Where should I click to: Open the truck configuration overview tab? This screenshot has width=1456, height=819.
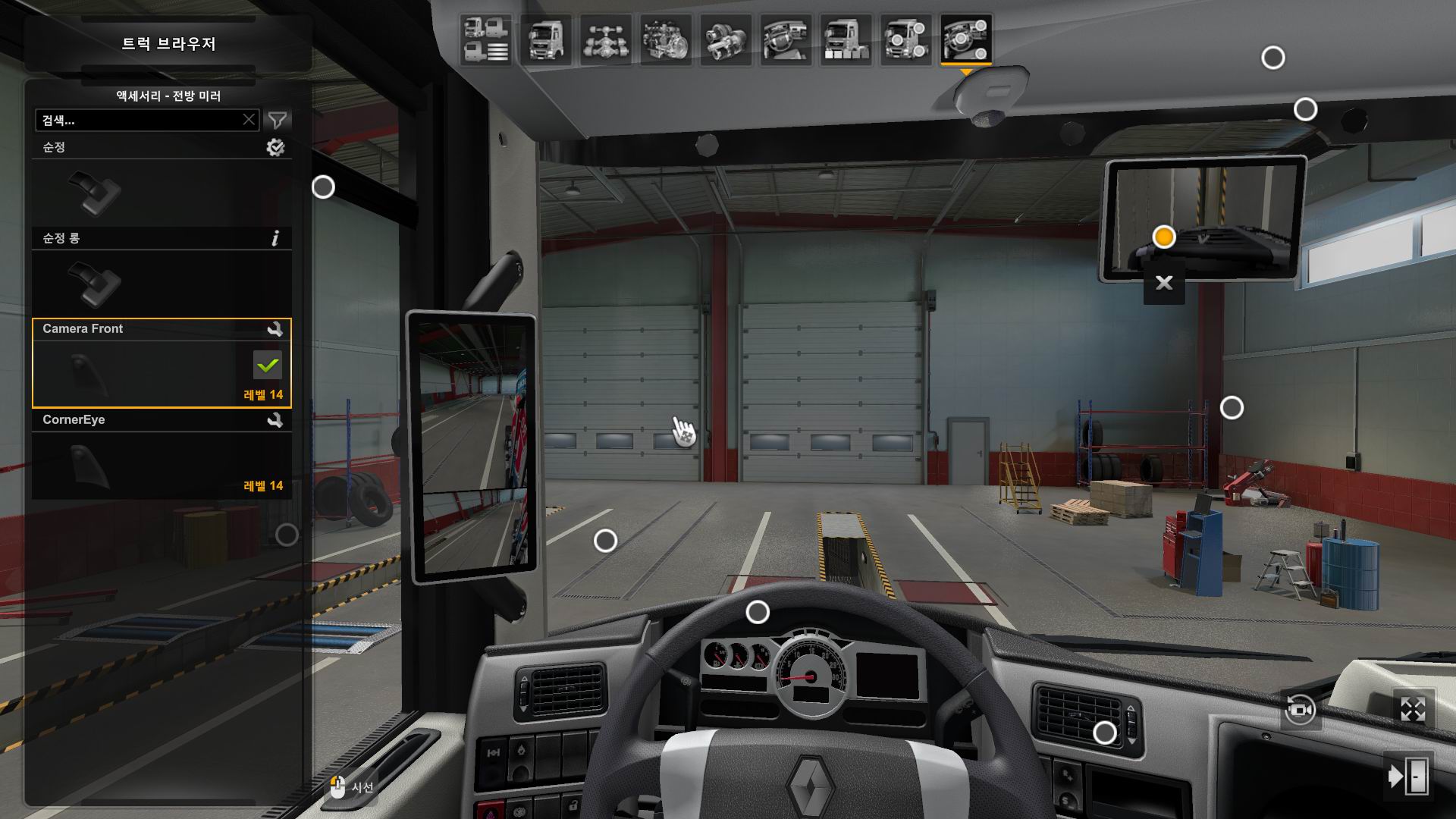click(x=485, y=39)
